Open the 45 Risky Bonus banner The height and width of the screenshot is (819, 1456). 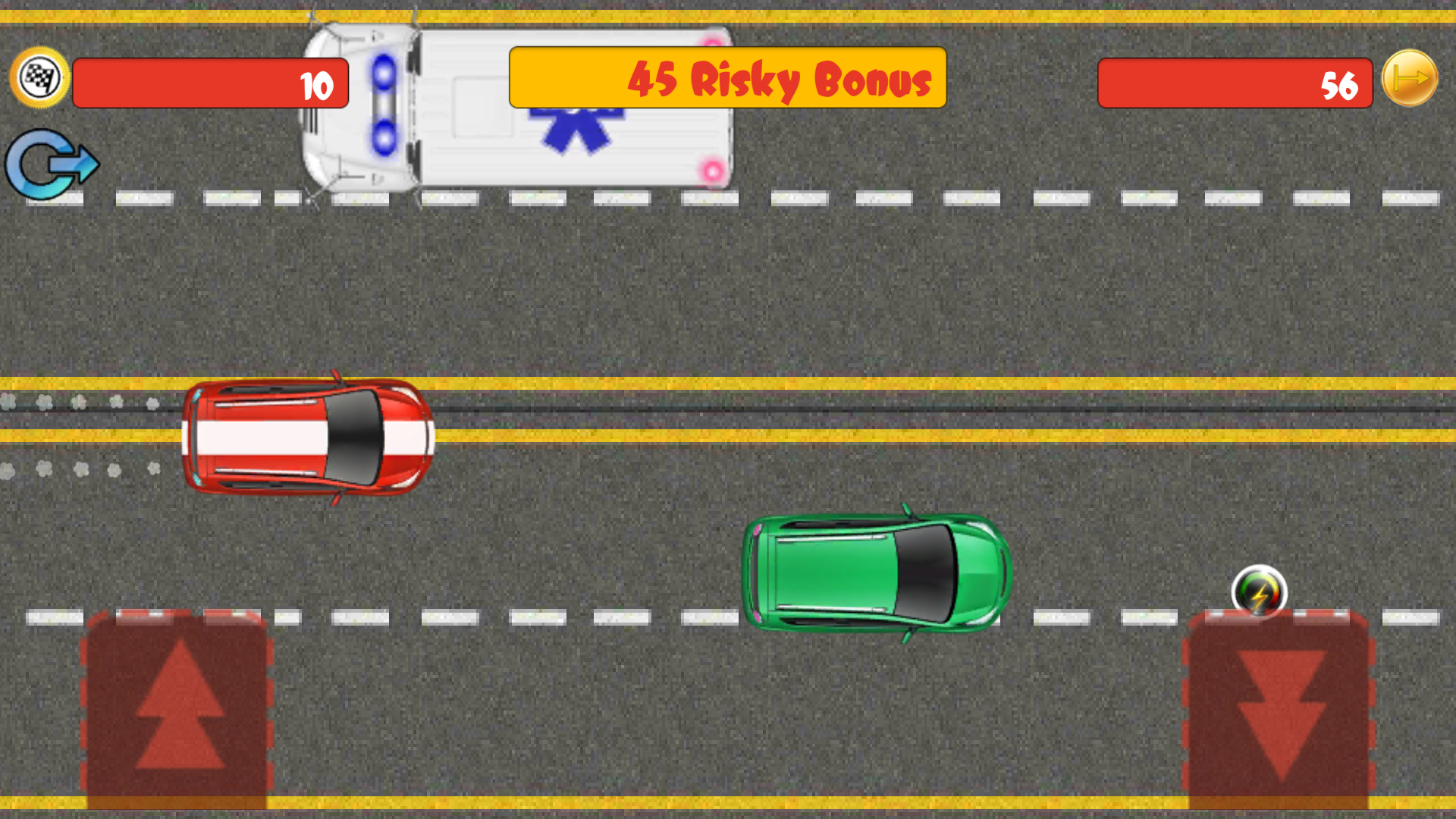(x=726, y=78)
